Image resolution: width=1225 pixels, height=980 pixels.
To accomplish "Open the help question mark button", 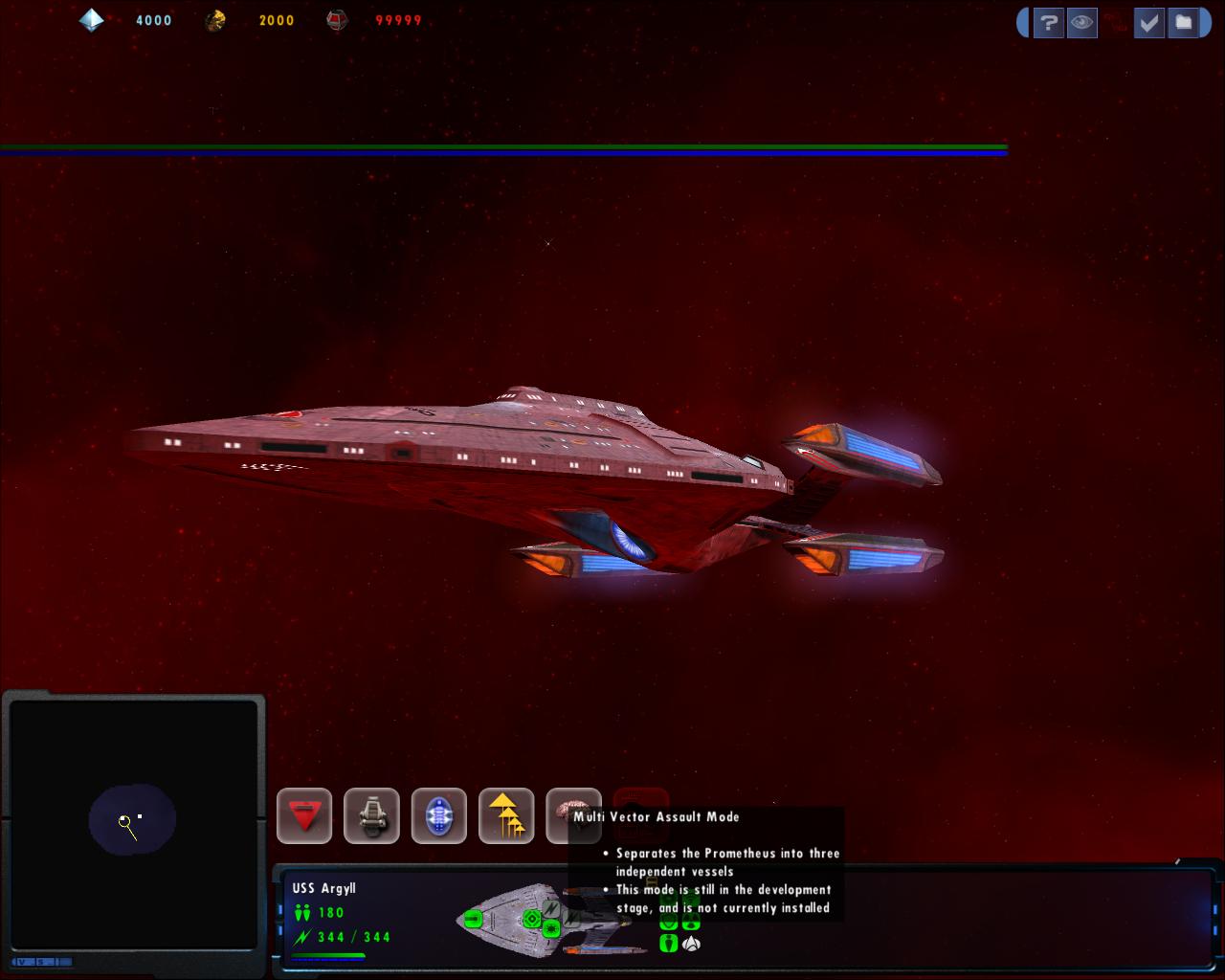I will coord(1048,23).
